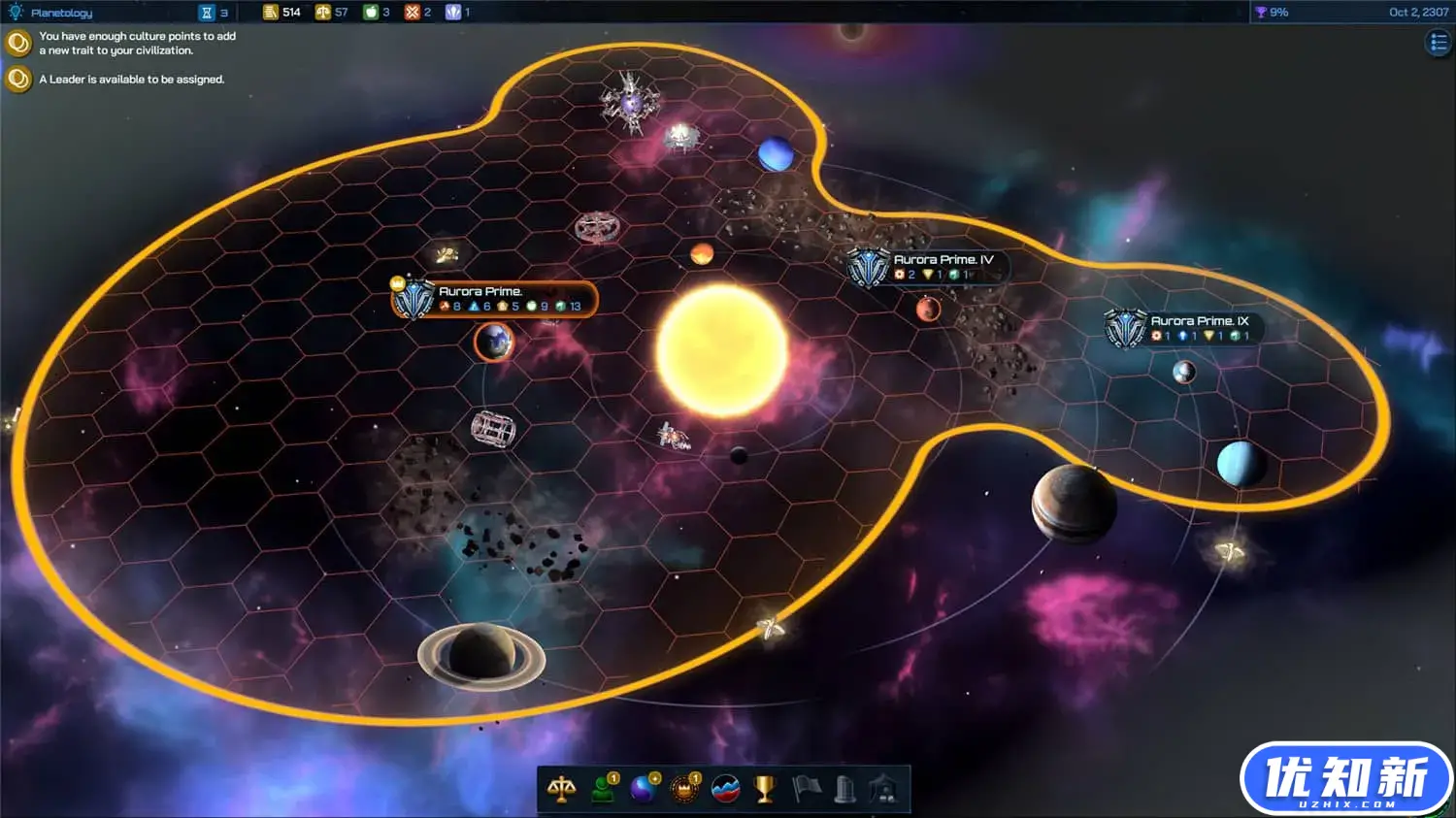Open the menu via top-right hamburger icon
Screen dimensions: 1456x818
[1438, 42]
